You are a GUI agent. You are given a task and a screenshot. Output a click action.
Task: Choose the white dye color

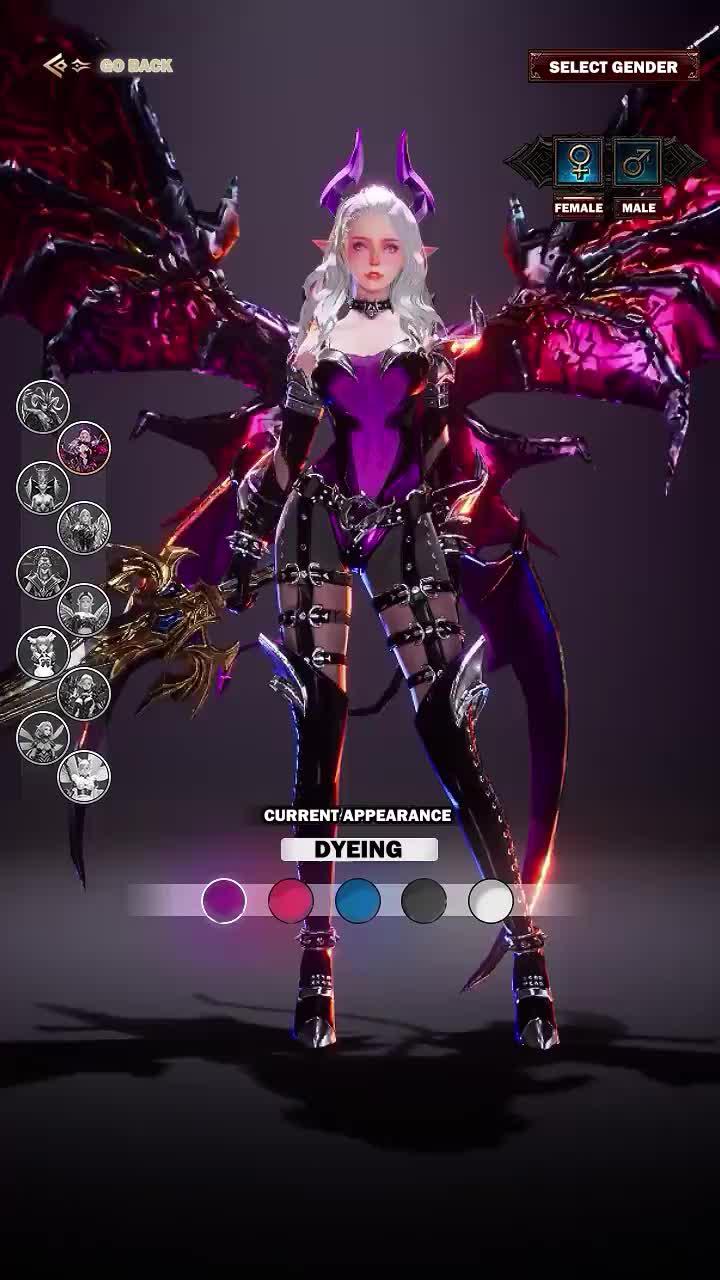(491, 901)
